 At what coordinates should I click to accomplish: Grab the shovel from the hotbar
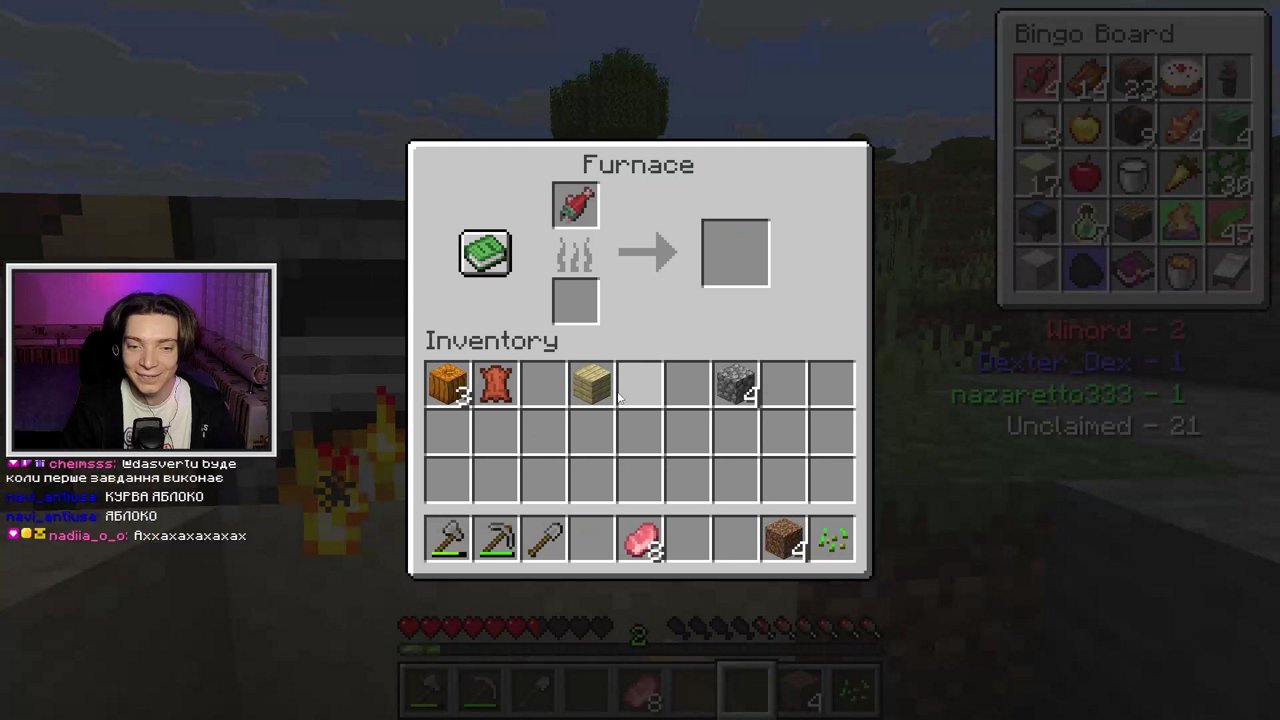(543, 539)
